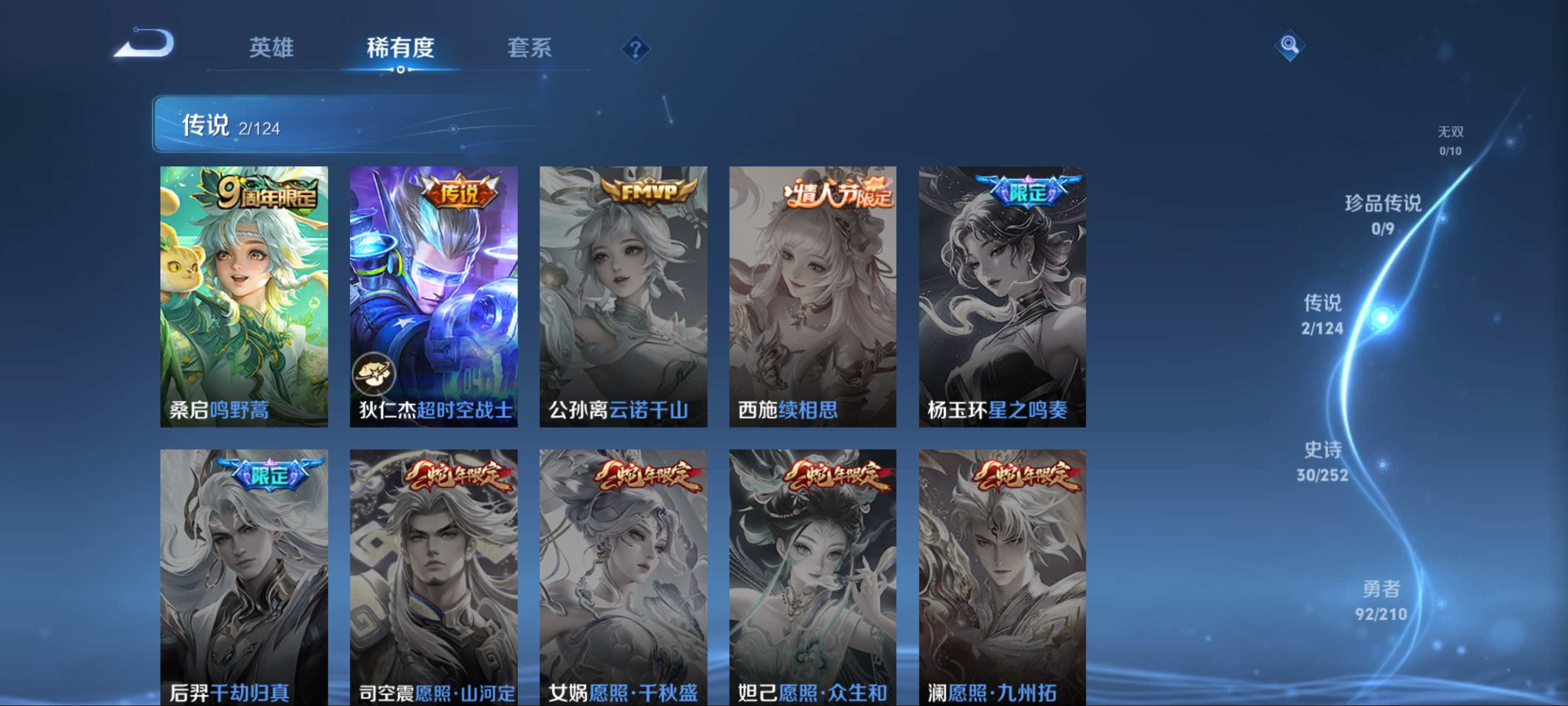Viewport: 1568px width, 706px height.
Task: View the 西施 续相思 skin card
Action: coord(812,296)
